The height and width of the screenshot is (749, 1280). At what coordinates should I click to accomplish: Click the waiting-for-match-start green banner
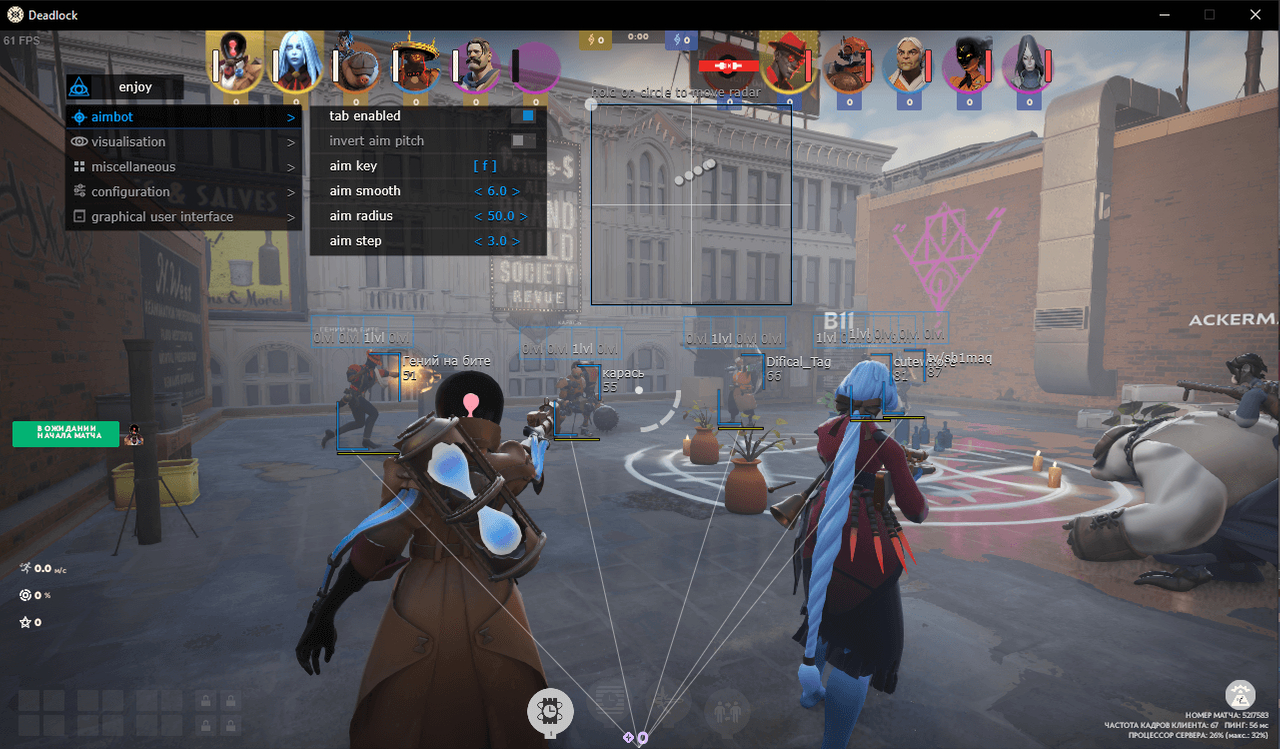pos(65,433)
